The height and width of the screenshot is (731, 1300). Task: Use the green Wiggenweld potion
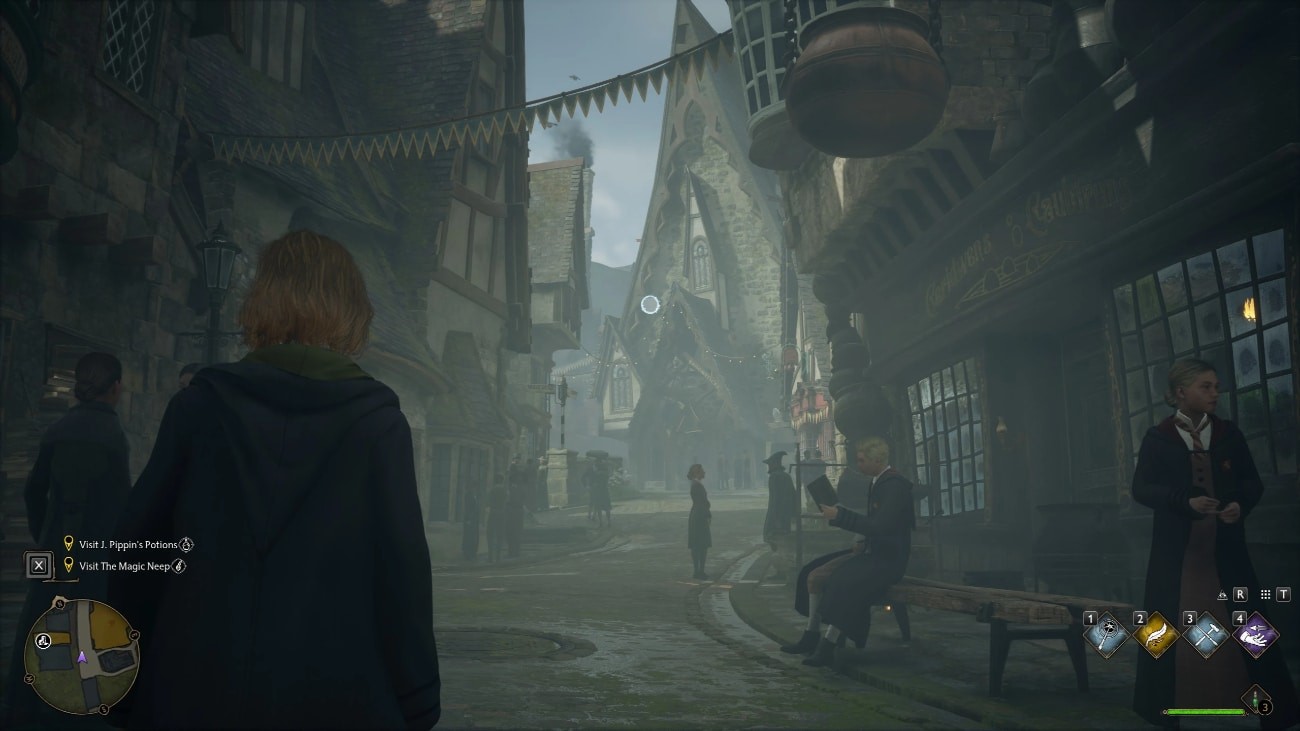click(1256, 699)
